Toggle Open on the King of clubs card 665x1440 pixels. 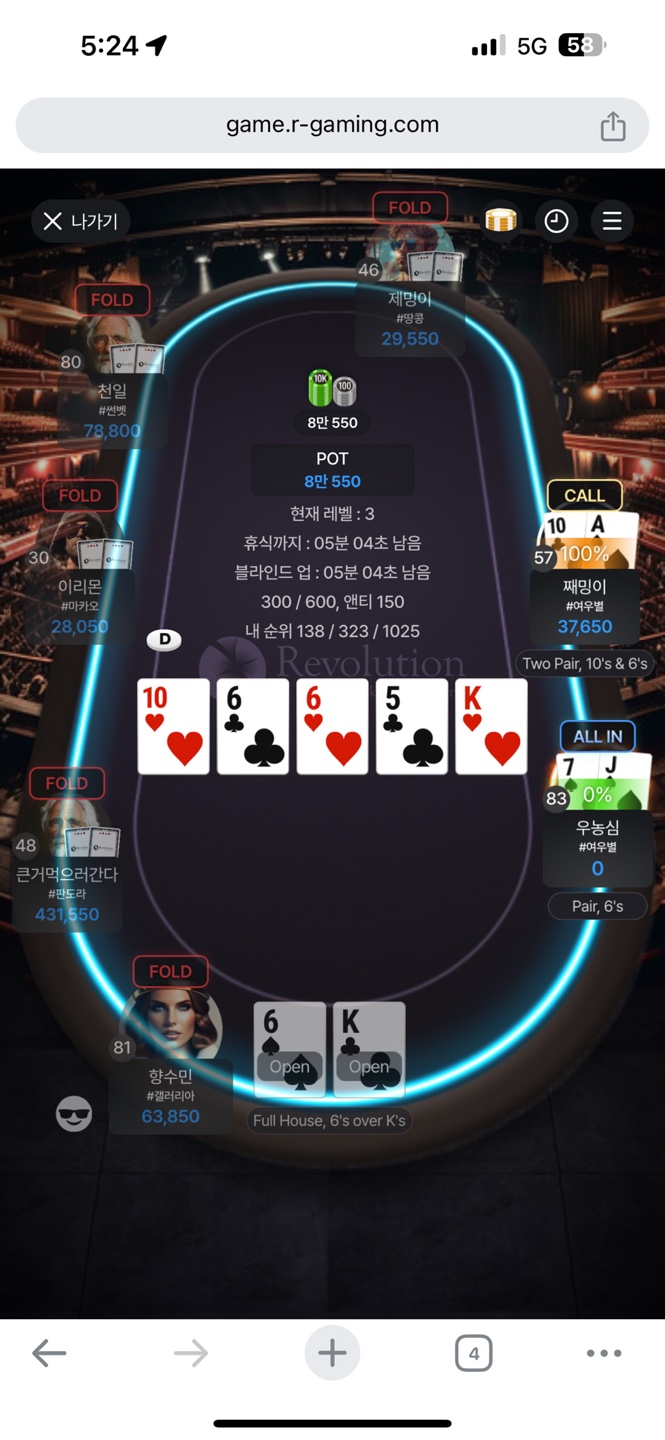369,1066
